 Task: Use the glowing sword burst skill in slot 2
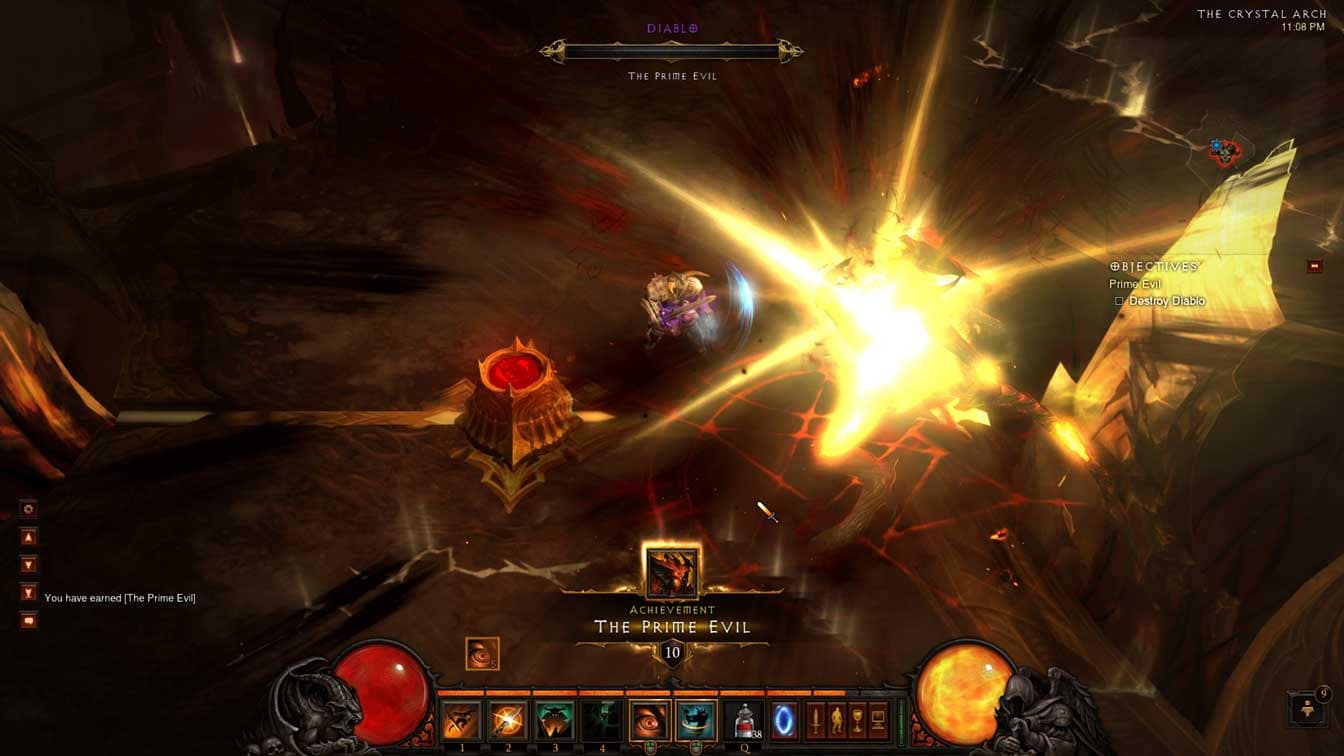point(508,720)
